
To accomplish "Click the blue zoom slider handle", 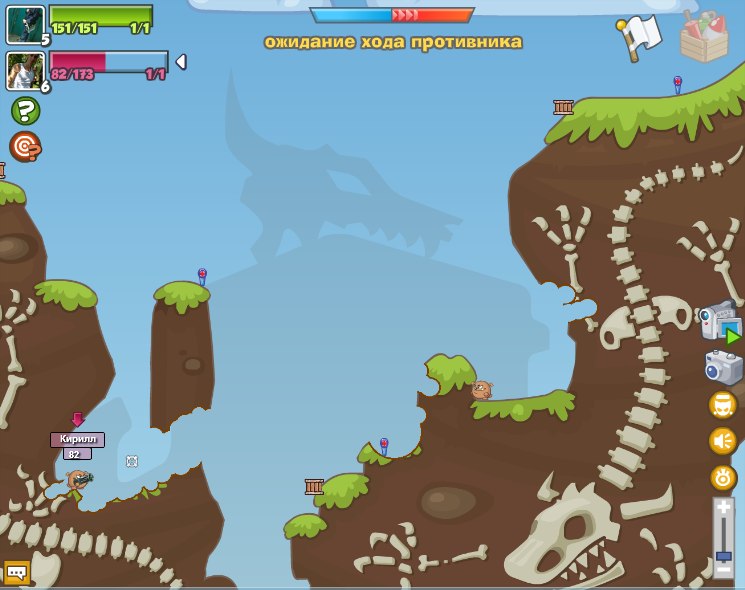I will pyautogui.click(x=724, y=554).
